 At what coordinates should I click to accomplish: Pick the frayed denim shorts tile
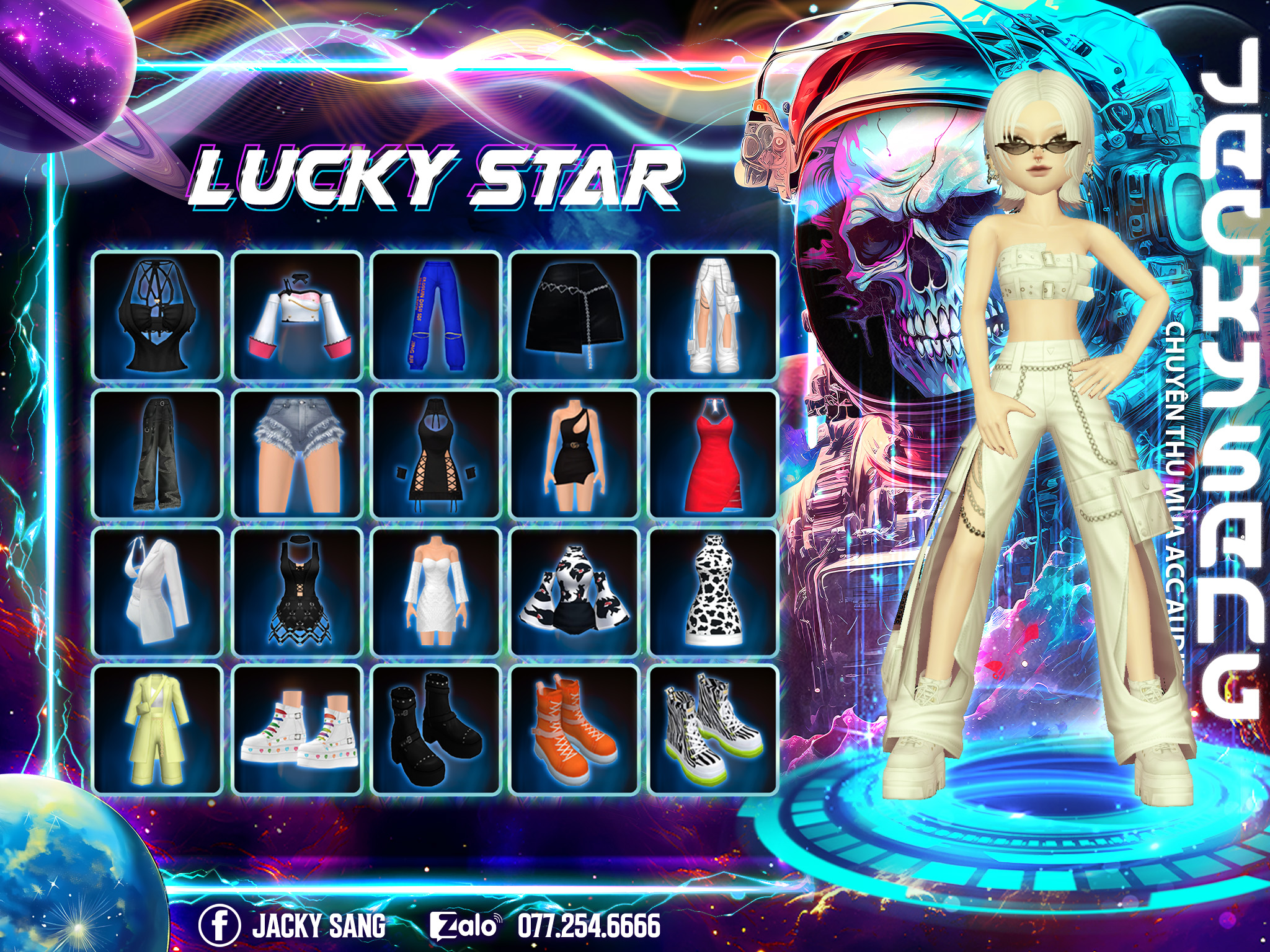(x=297, y=454)
